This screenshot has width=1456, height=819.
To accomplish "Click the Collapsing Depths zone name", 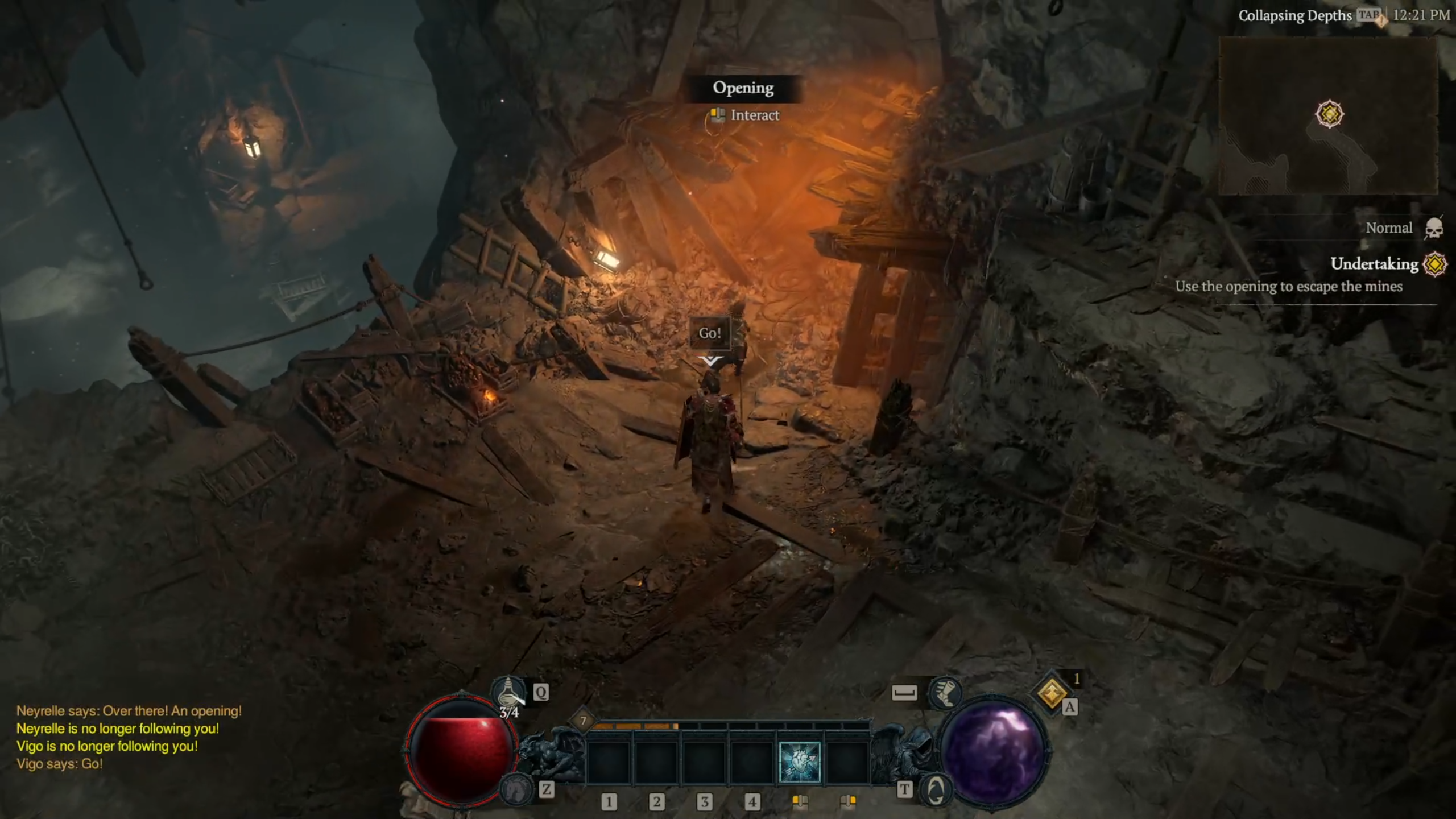I will point(1294,15).
